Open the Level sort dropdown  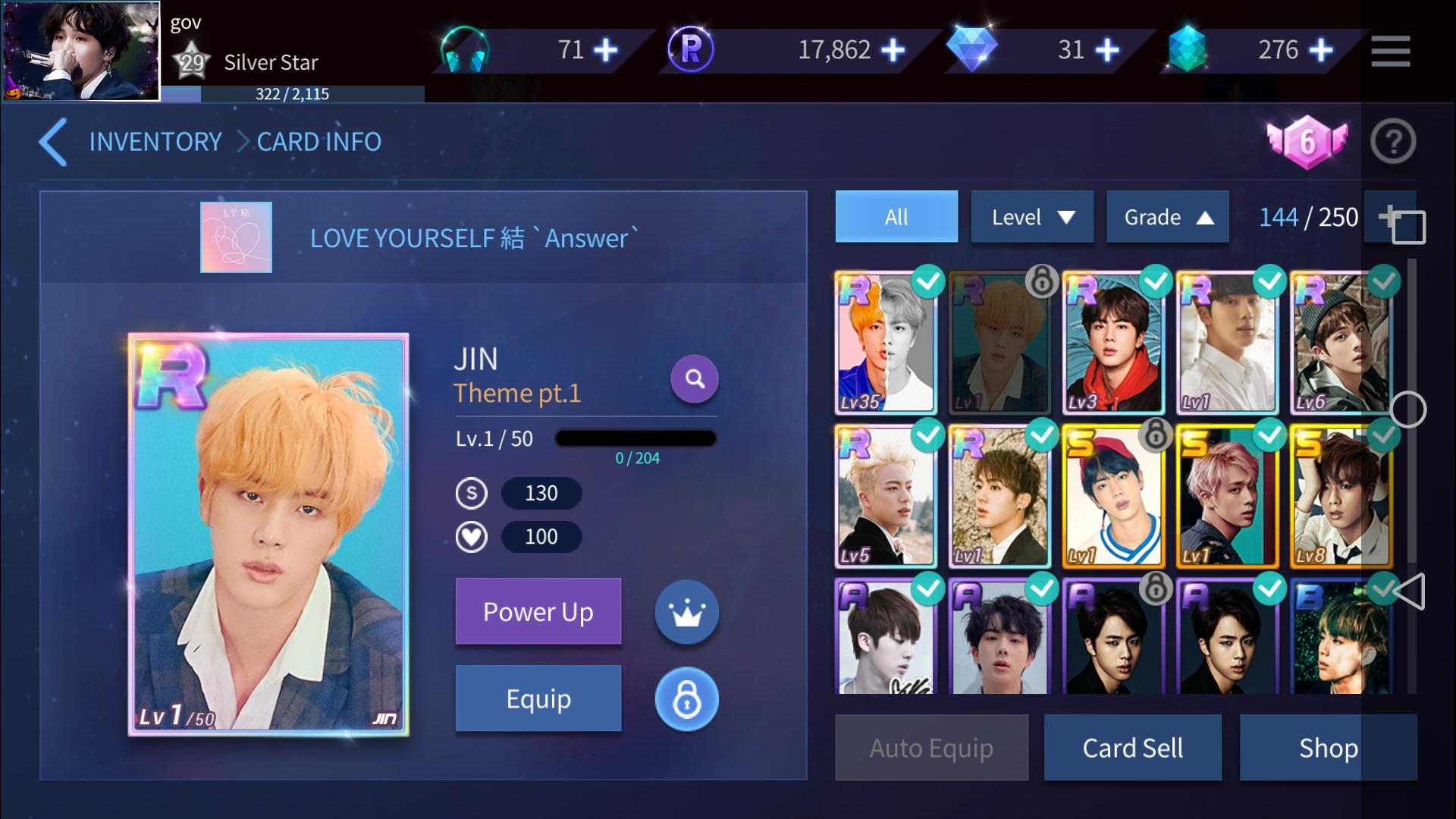click(x=1031, y=217)
